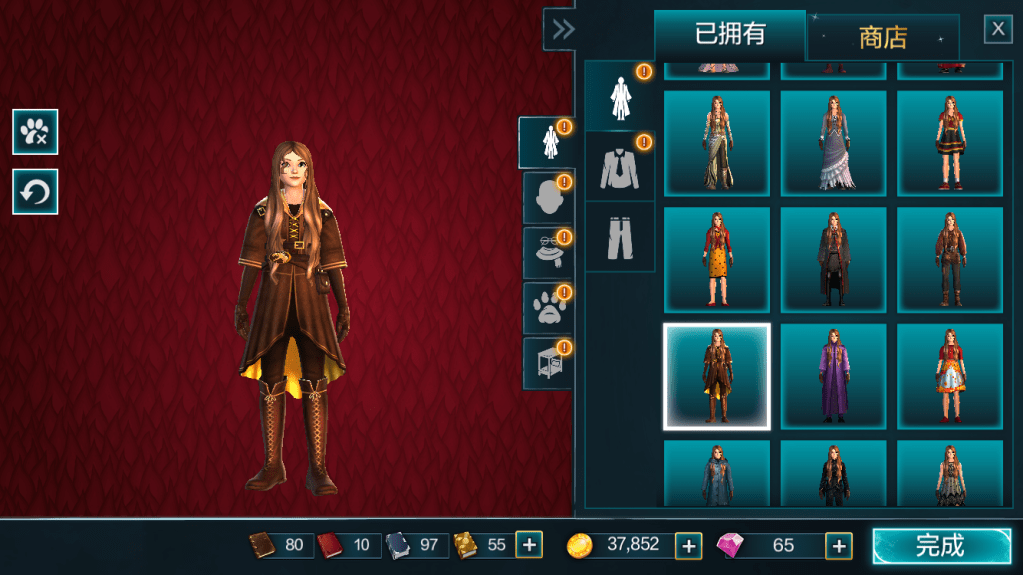Add notebooks via plus beside books
Image resolution: width=1023 pixels, height=575 pixels.
click(529, 545)
